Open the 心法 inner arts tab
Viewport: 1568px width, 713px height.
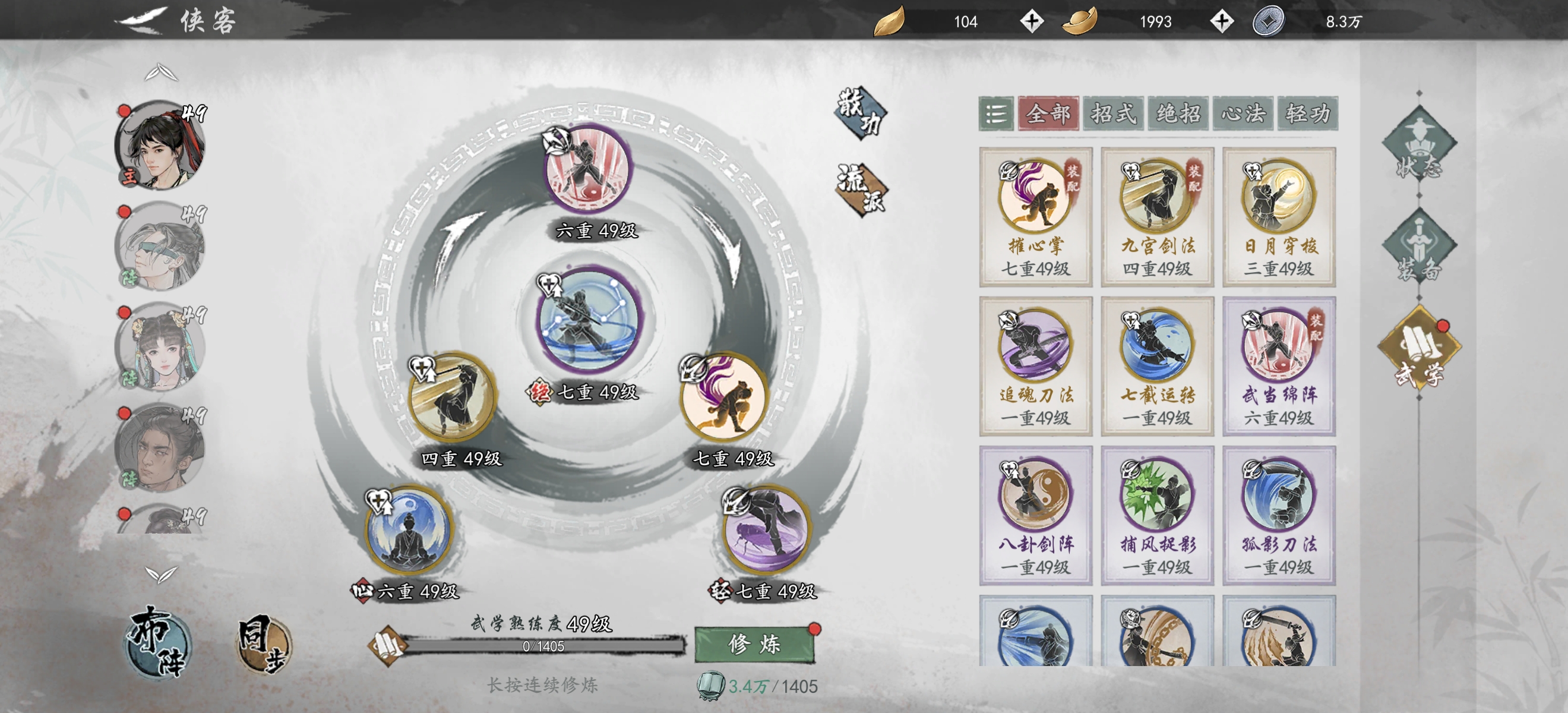pyautogui.click(x=1243, y=113)
